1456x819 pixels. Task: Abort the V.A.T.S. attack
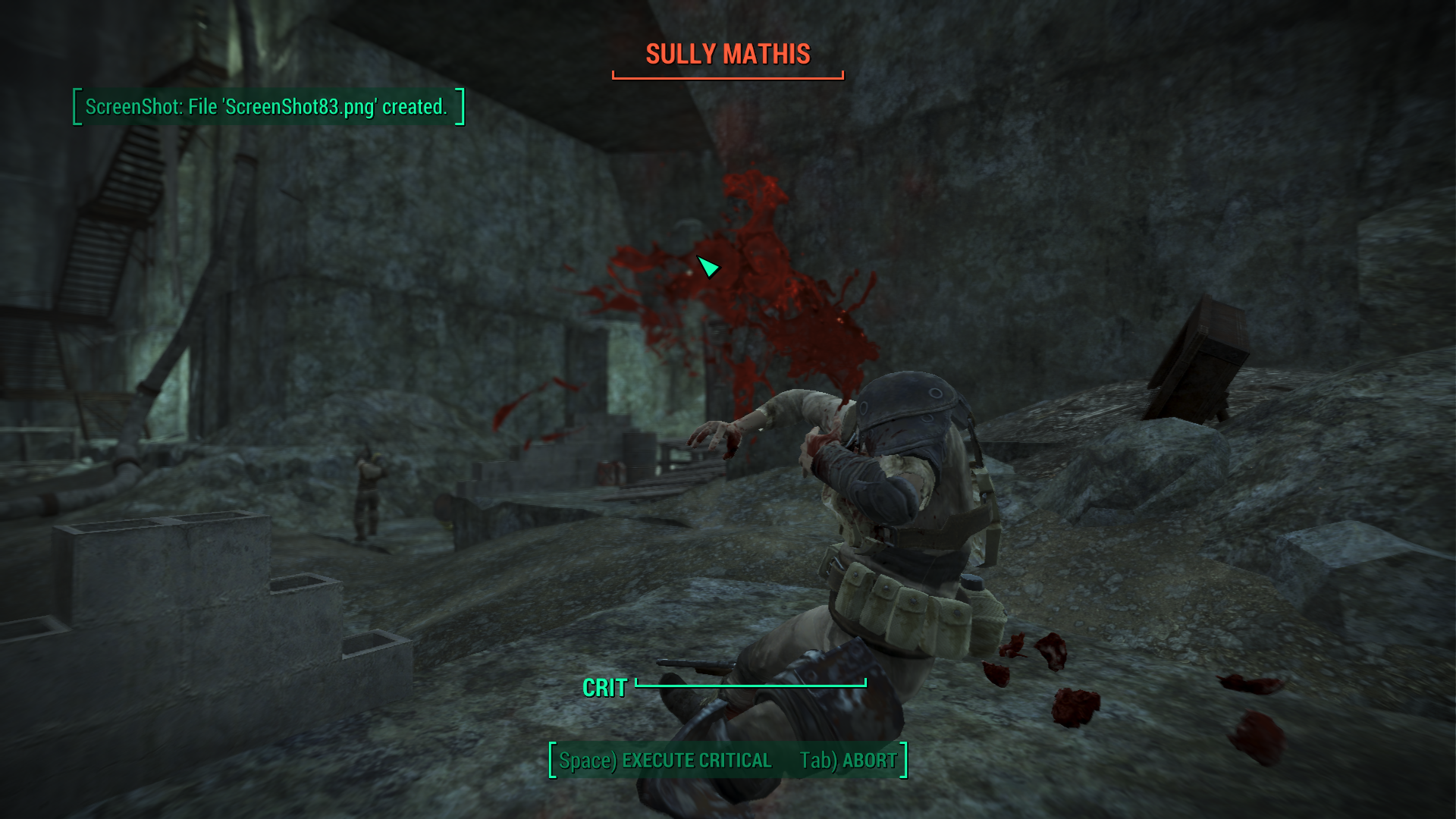[x=848, y=760]
